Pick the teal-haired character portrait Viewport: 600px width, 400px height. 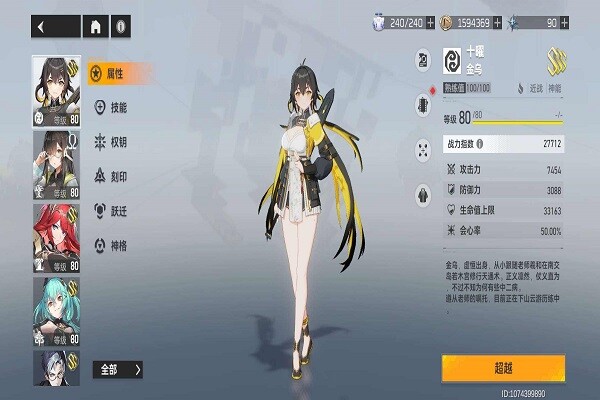click(56, 310)
